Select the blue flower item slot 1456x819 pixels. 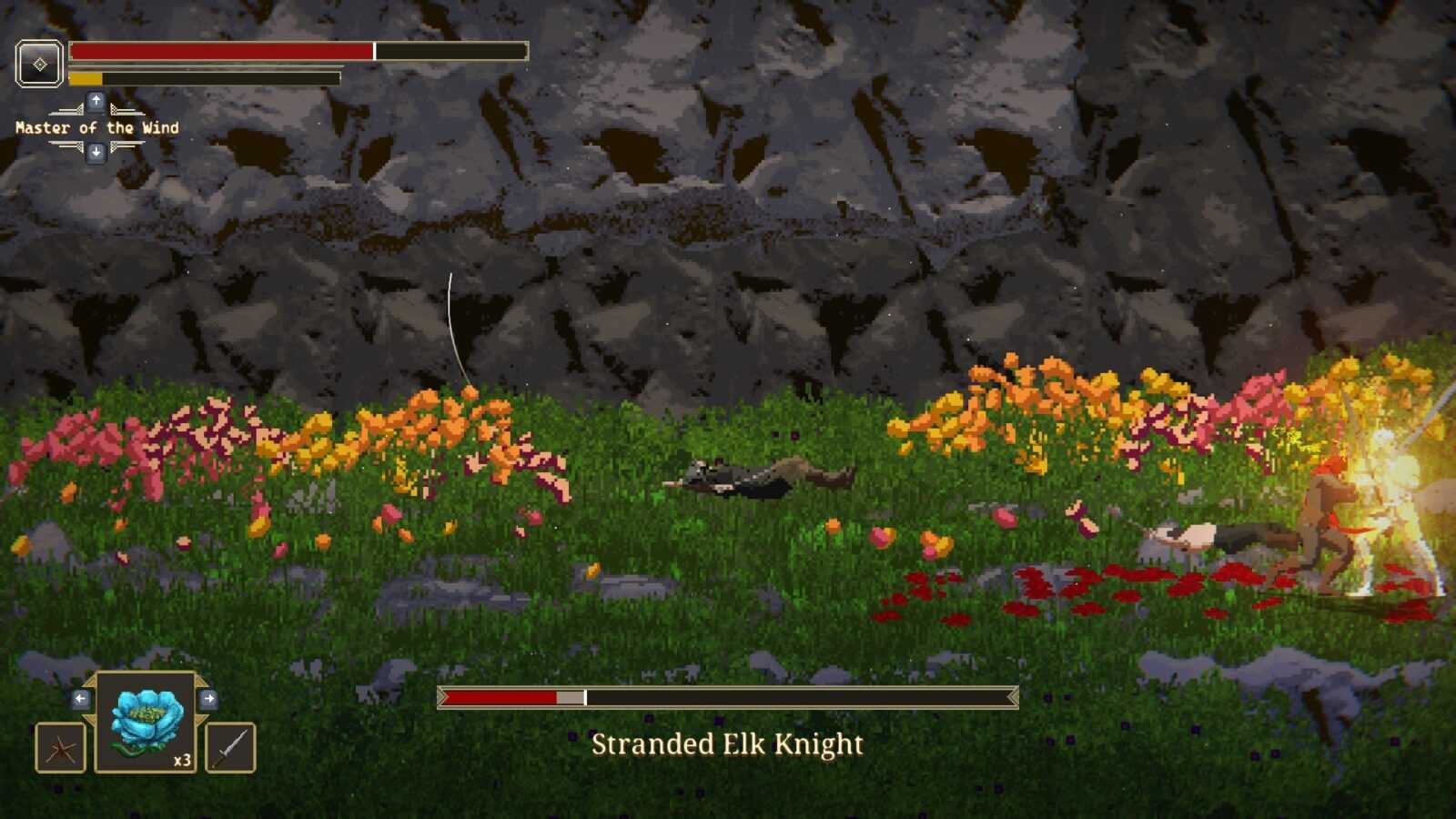[146, 723]
